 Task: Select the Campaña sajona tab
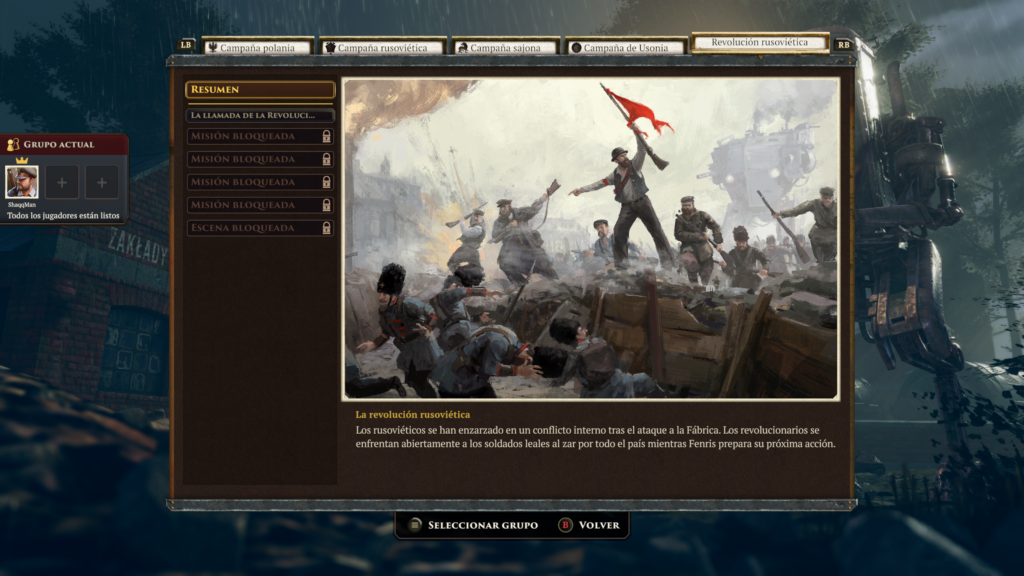505,47
